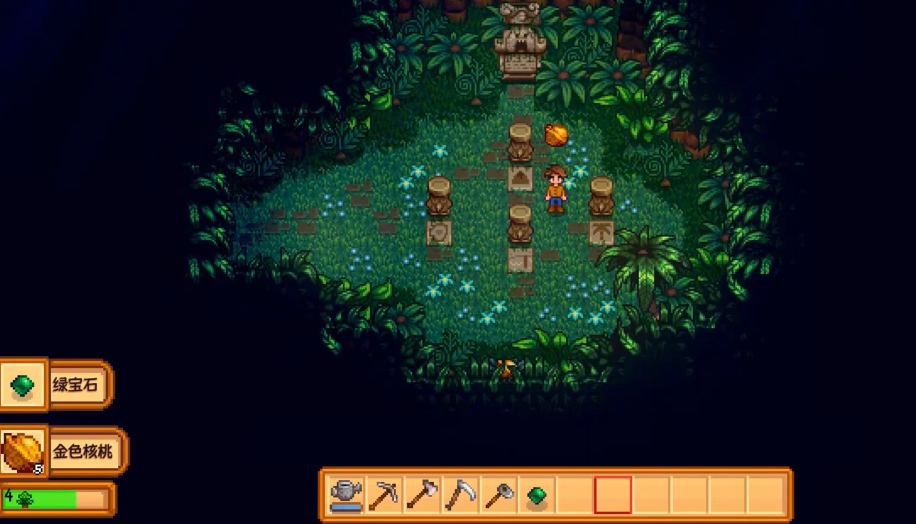Switch to the scythe in the hotbar
The width and height of the screenshot is (916, 524).
[460, 494]
